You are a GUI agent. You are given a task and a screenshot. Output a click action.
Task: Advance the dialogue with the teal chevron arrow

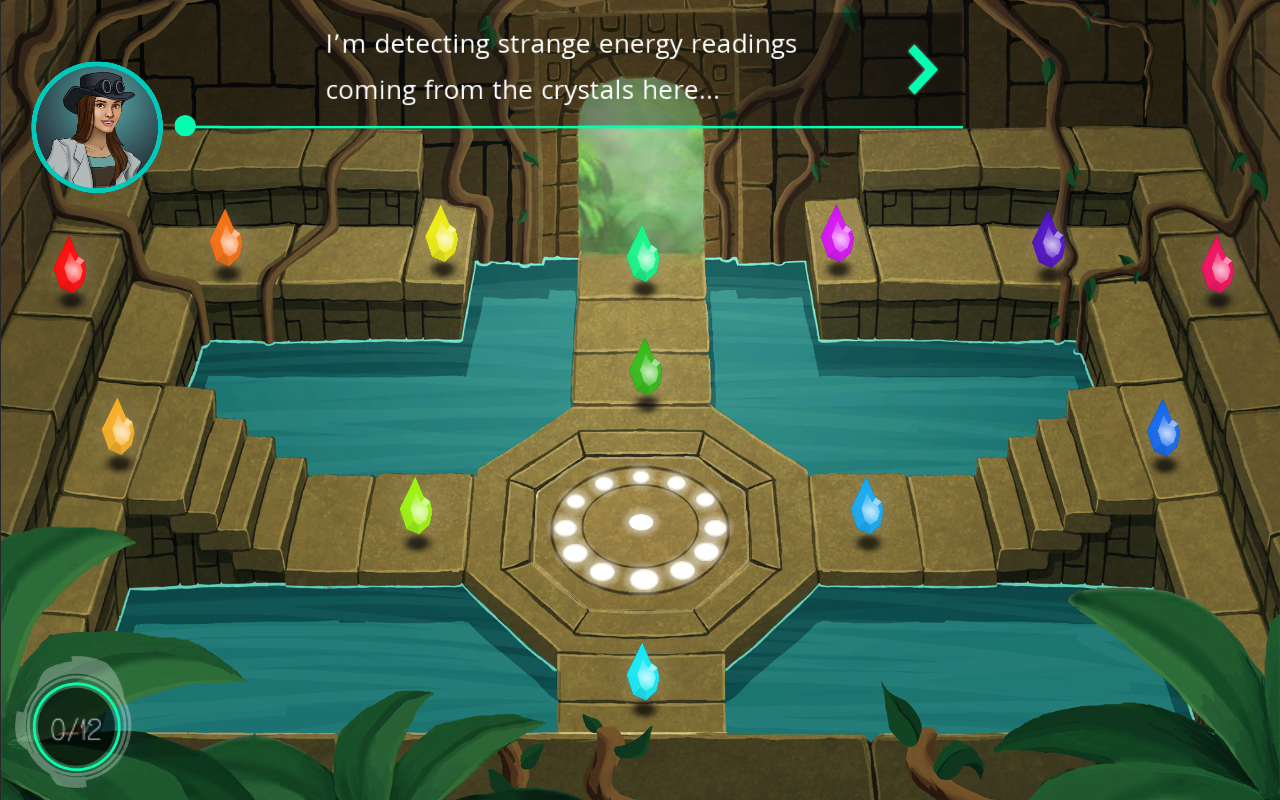pyautogui.click(x=921, y=68)
